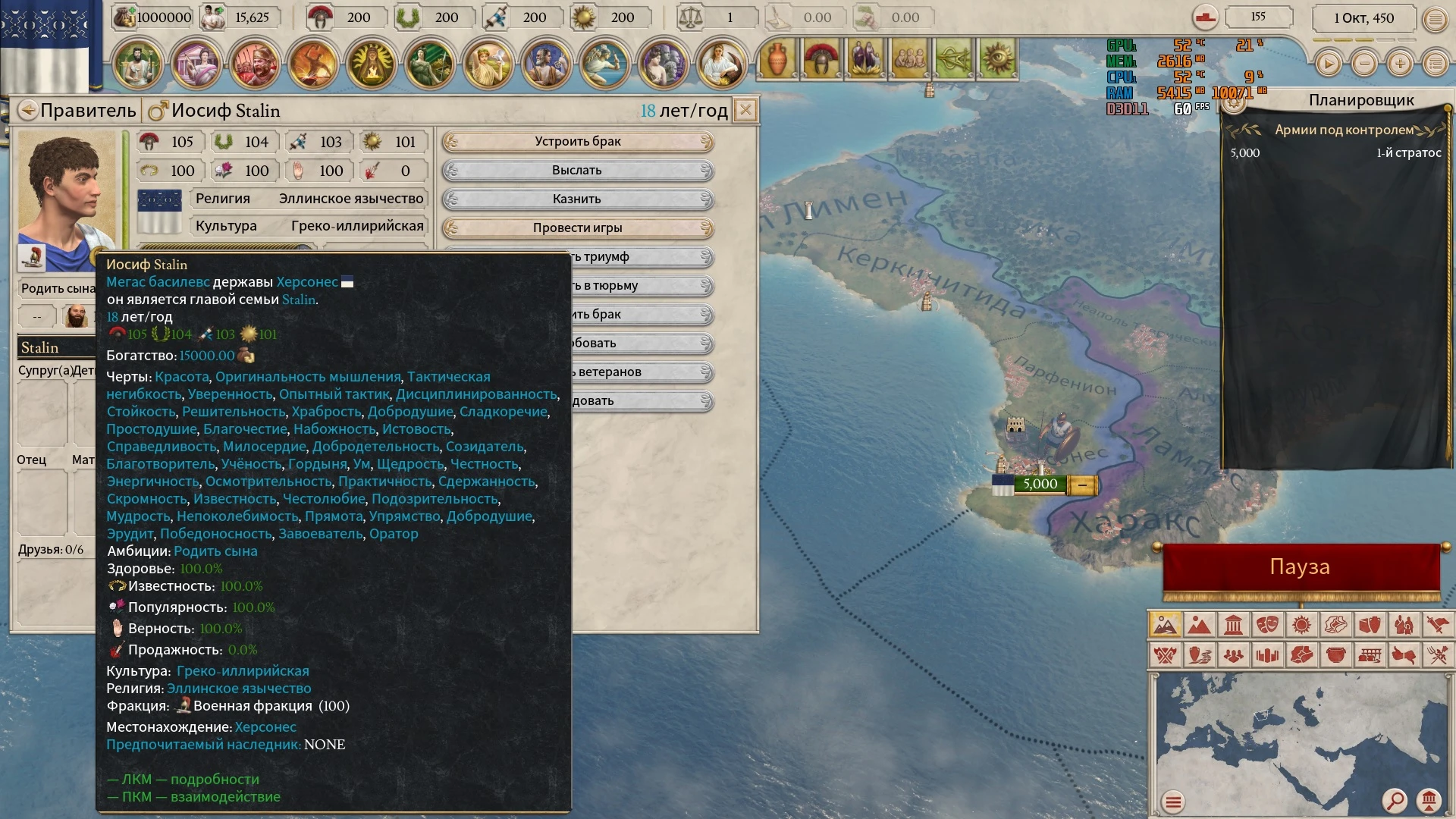This screenshot has width=1456, height=819.
Task: Increase game speed with the plus button
Action: [1400, 64]
